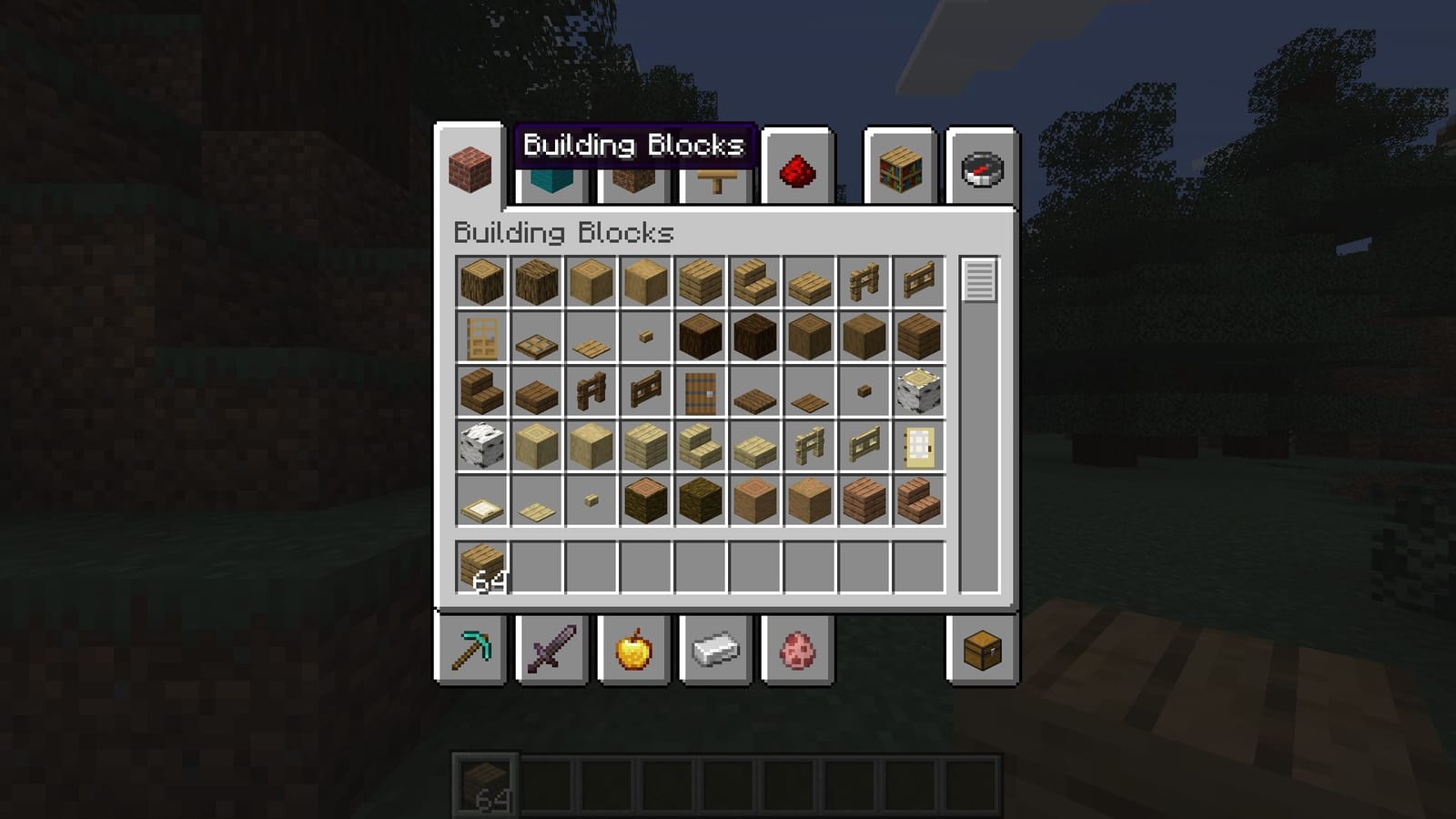1456x819 pixels.
Task: Select the Oak Log block in the grid
Action: click(480, 280)
